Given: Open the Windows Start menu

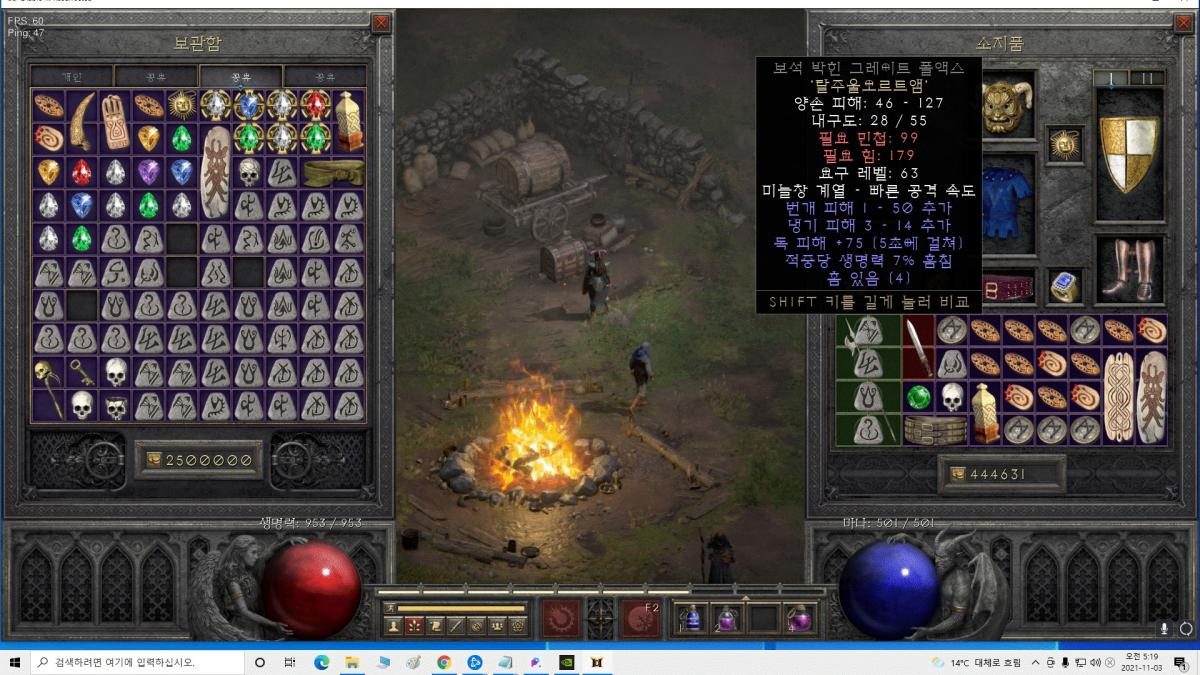Looking at the screenshot, I should coord(15,662).
